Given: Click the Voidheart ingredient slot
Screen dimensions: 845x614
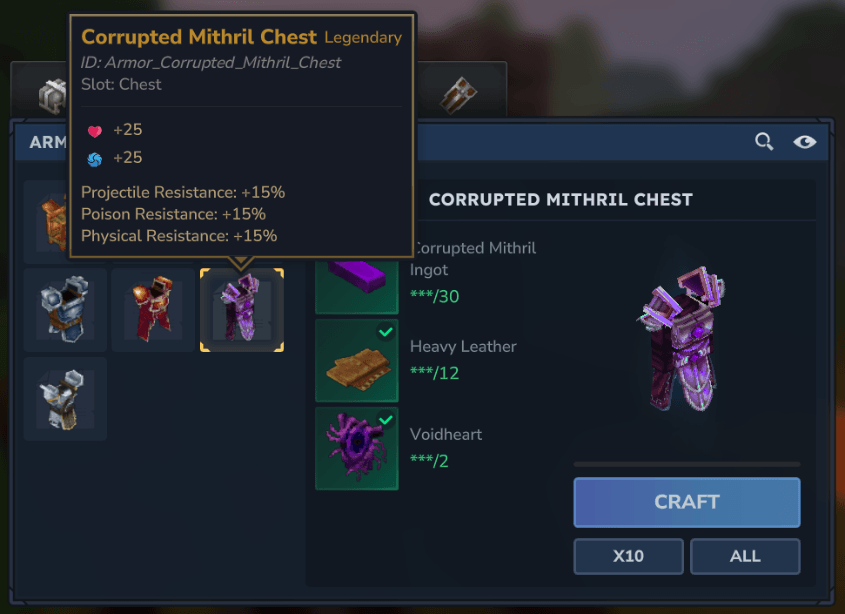Looking at the screenshot, I should click(357, 448).
